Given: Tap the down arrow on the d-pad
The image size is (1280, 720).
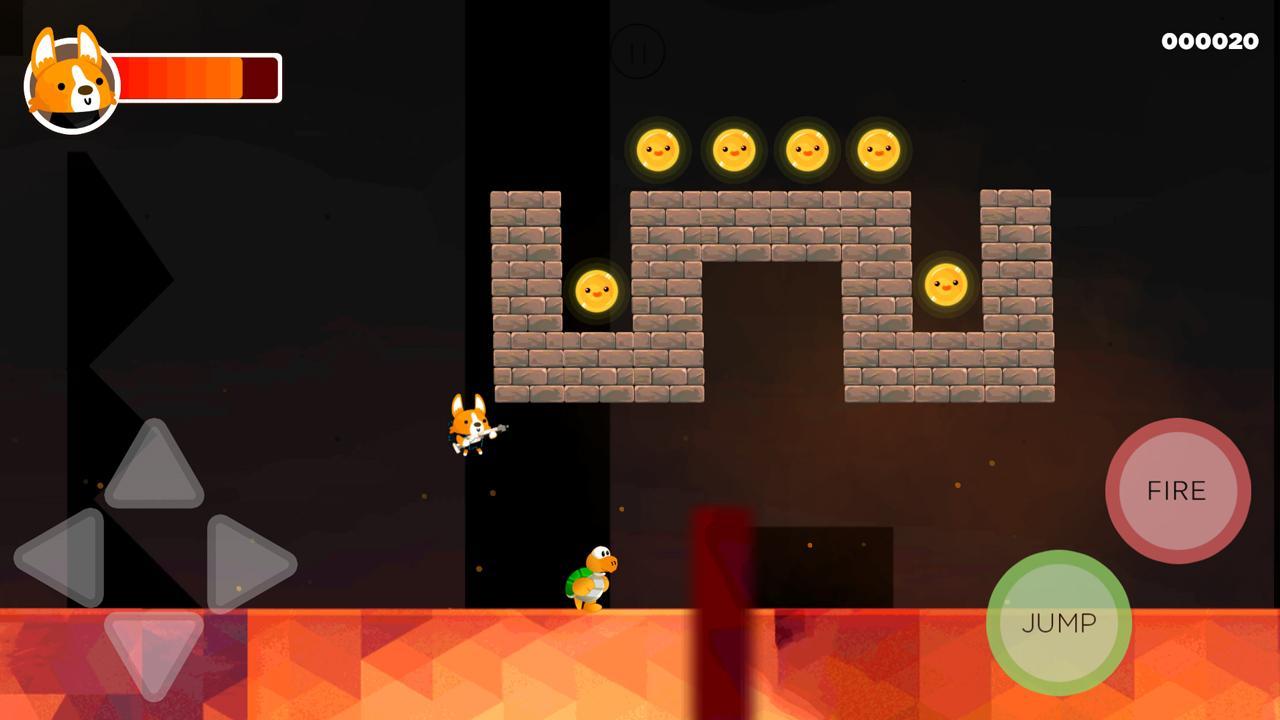Looking at the screenshot, I should click(x=154, y=648).
